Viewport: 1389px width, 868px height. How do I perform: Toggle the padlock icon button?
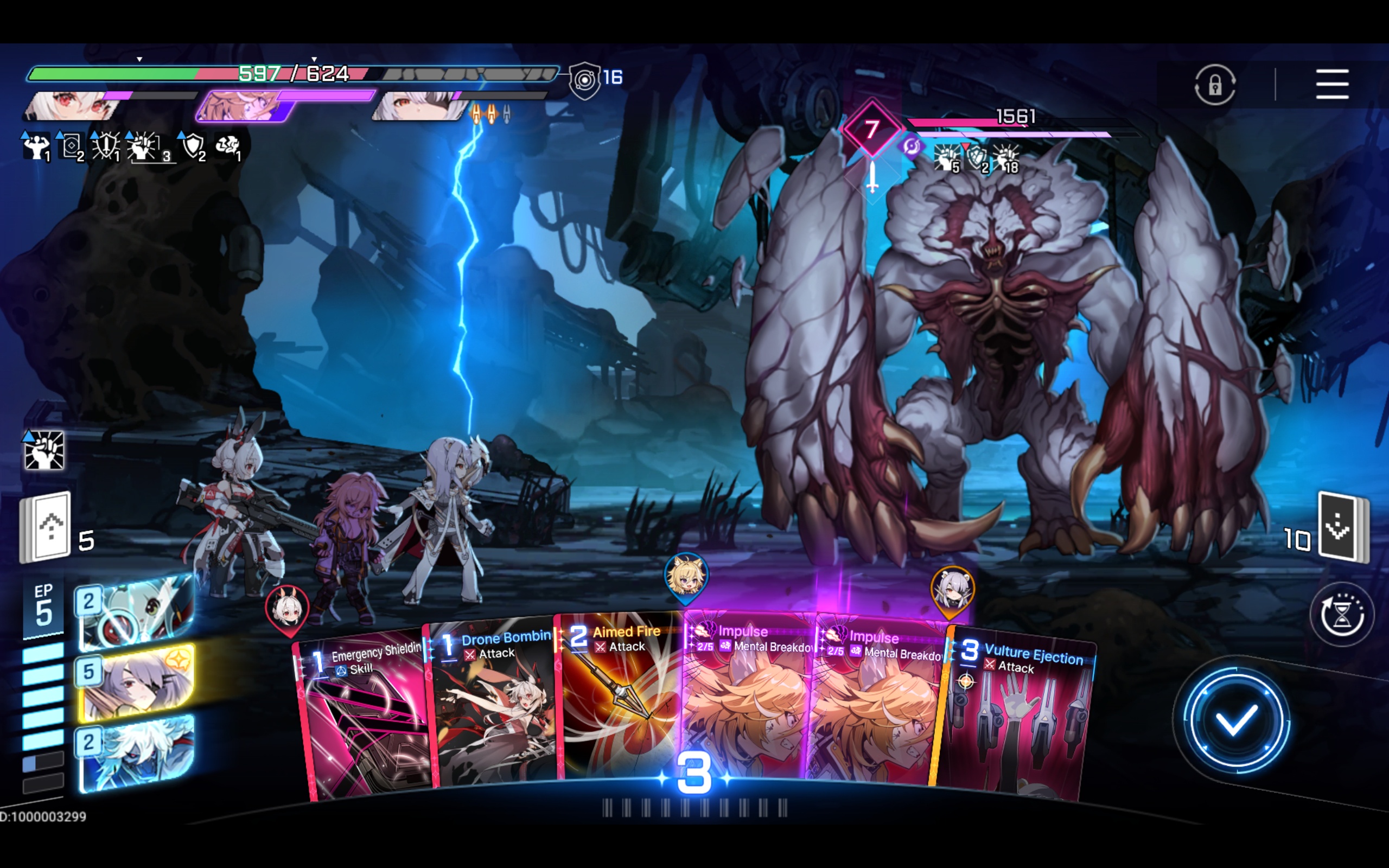pyautogui.click(x=1214, y=86)
